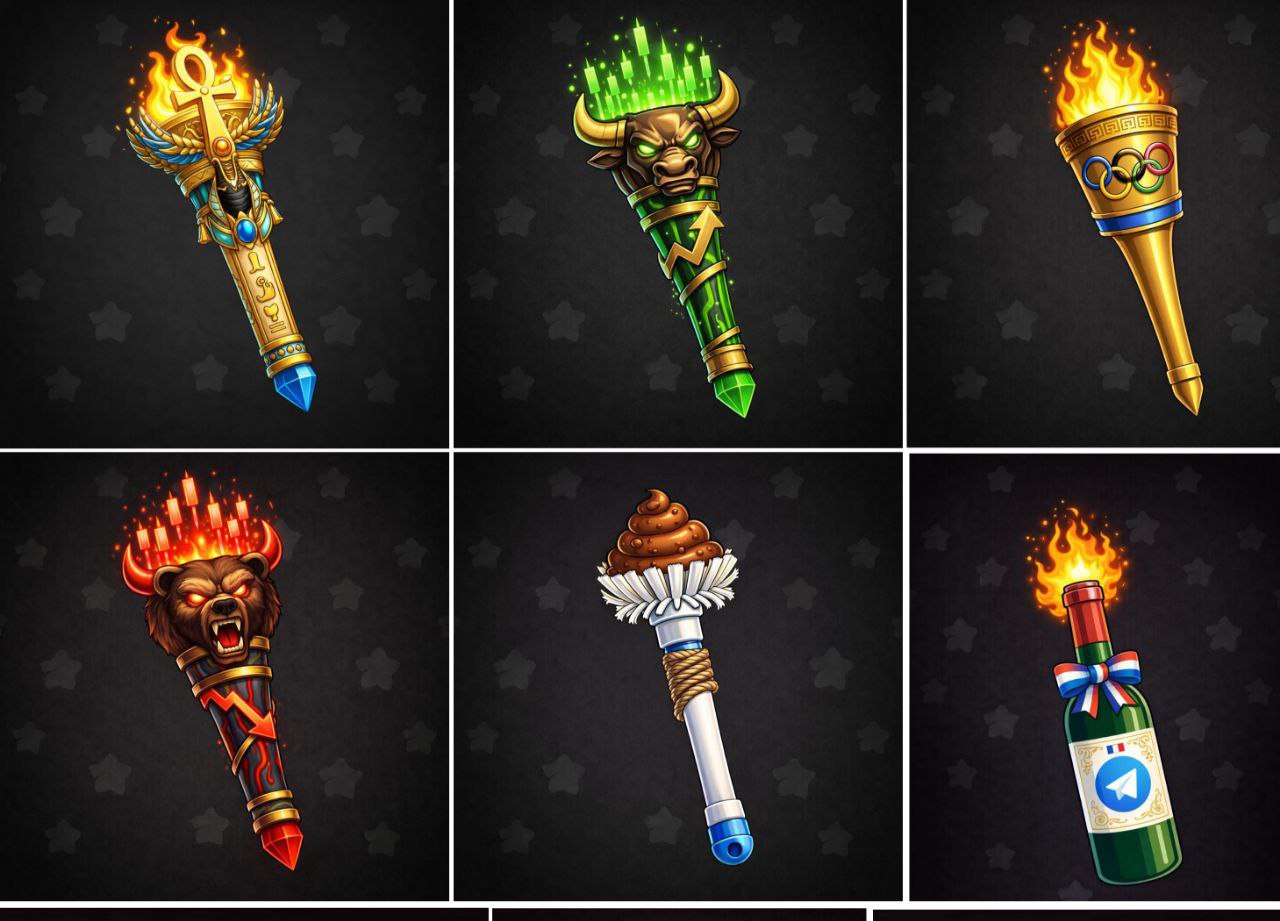This screenshot has width=1280, height=921.
Task: Choose the green bull torch tile
Action: (x=677, y=222)
